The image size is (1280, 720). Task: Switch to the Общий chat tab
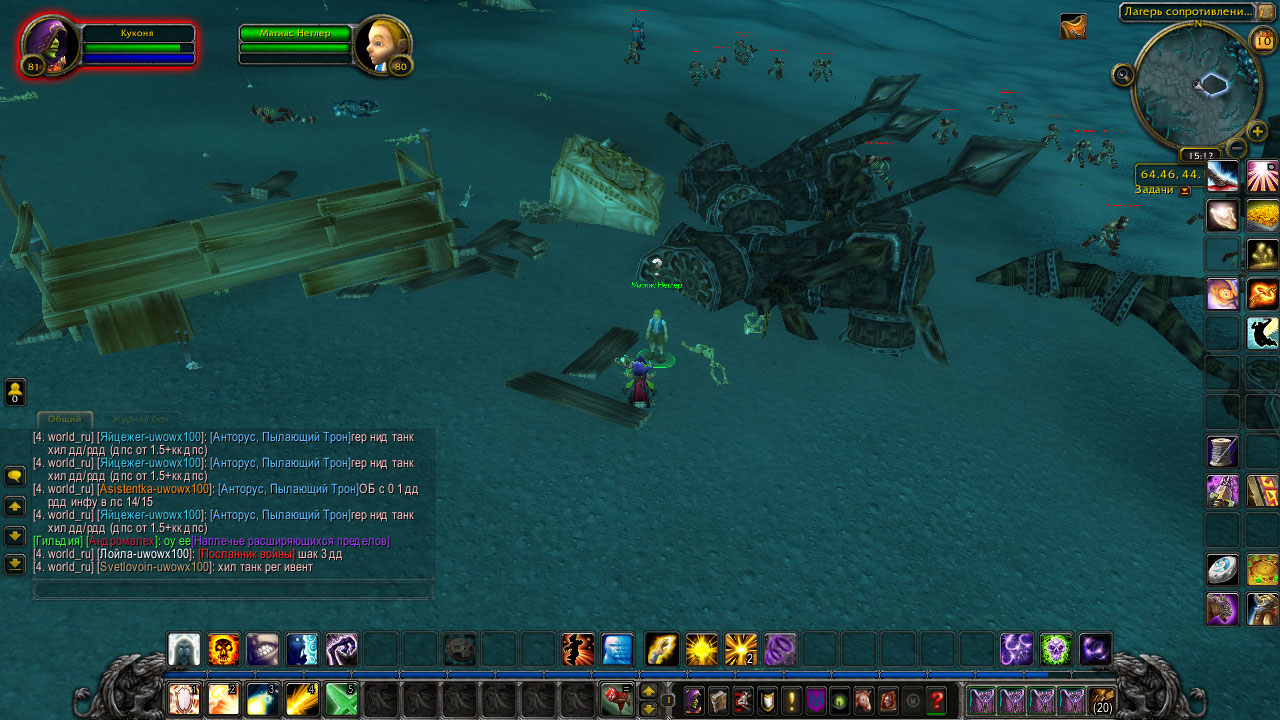[x=65, y=419]
